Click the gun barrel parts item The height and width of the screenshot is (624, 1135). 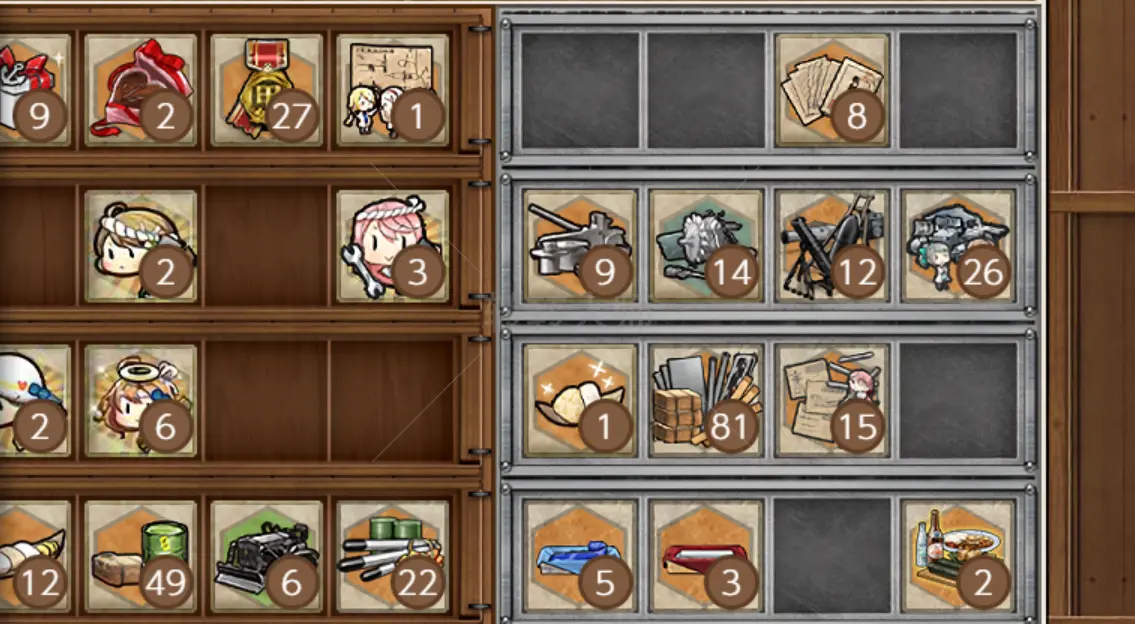(580, 246)
